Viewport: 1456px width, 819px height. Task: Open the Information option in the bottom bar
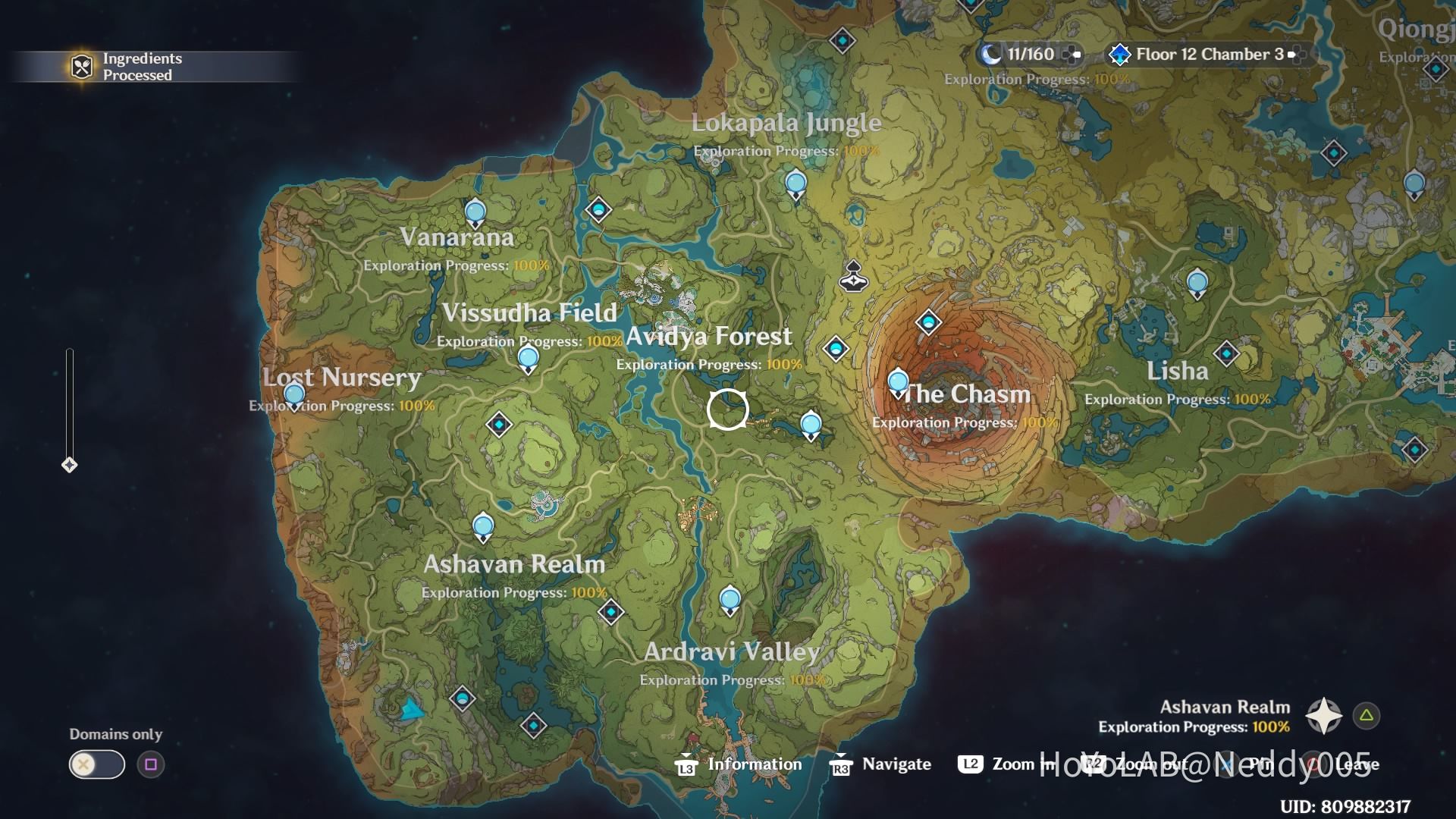pyautogui.click(x=755, y=764)
